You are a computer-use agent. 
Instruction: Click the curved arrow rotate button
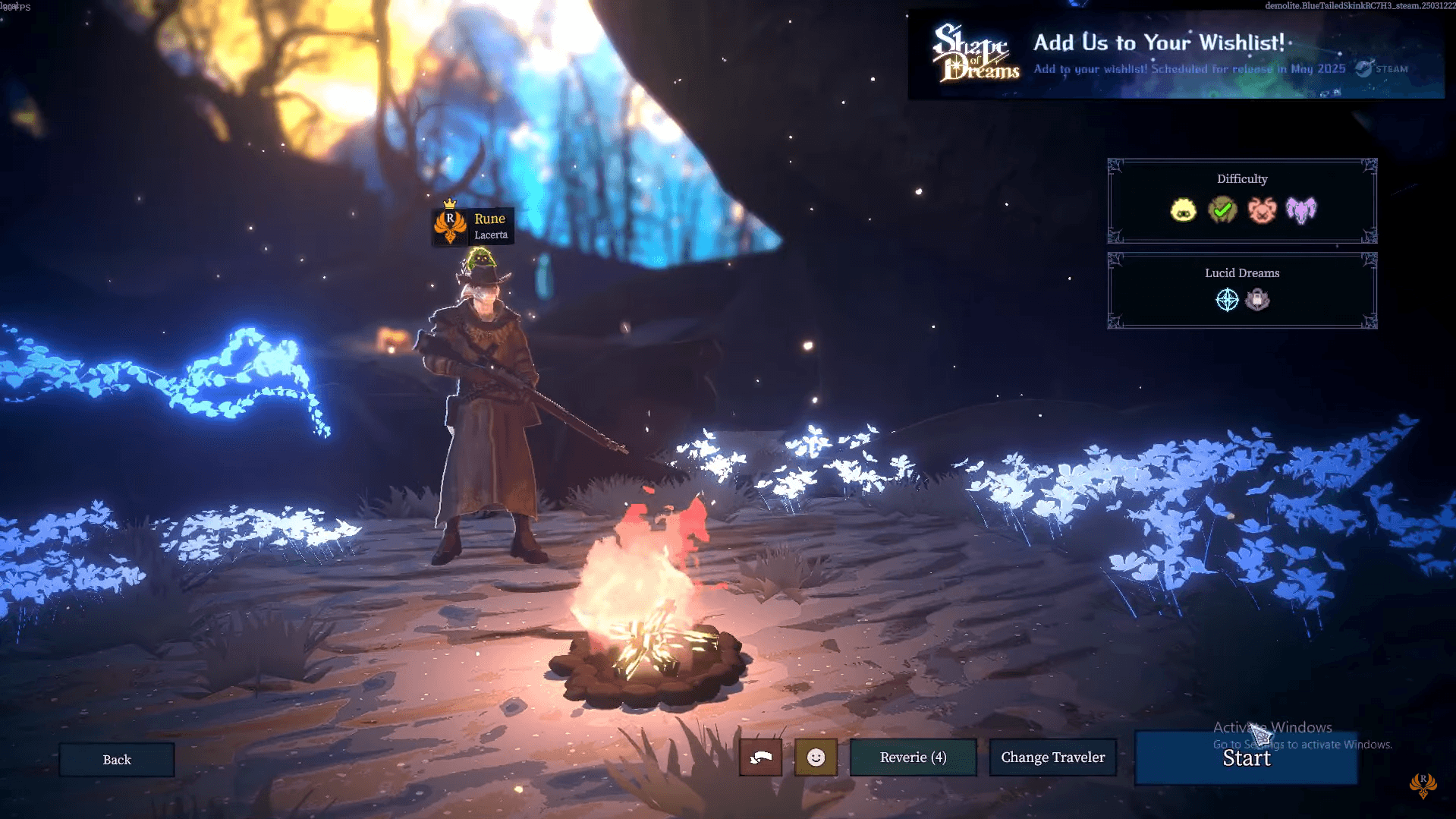[x=760, y=758]
